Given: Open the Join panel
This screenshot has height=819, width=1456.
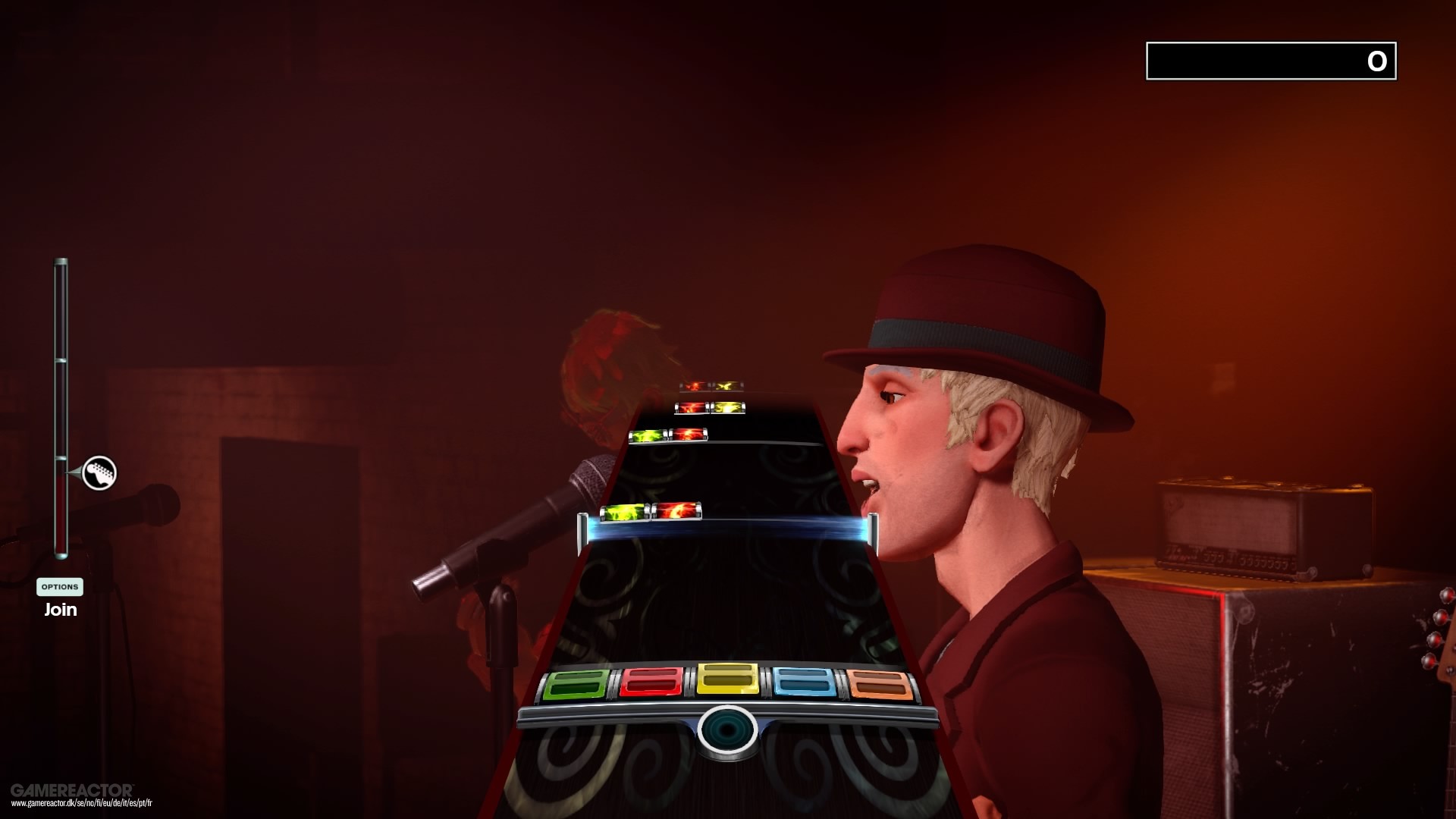Looking at the screenshot, I should coord(59,609).
